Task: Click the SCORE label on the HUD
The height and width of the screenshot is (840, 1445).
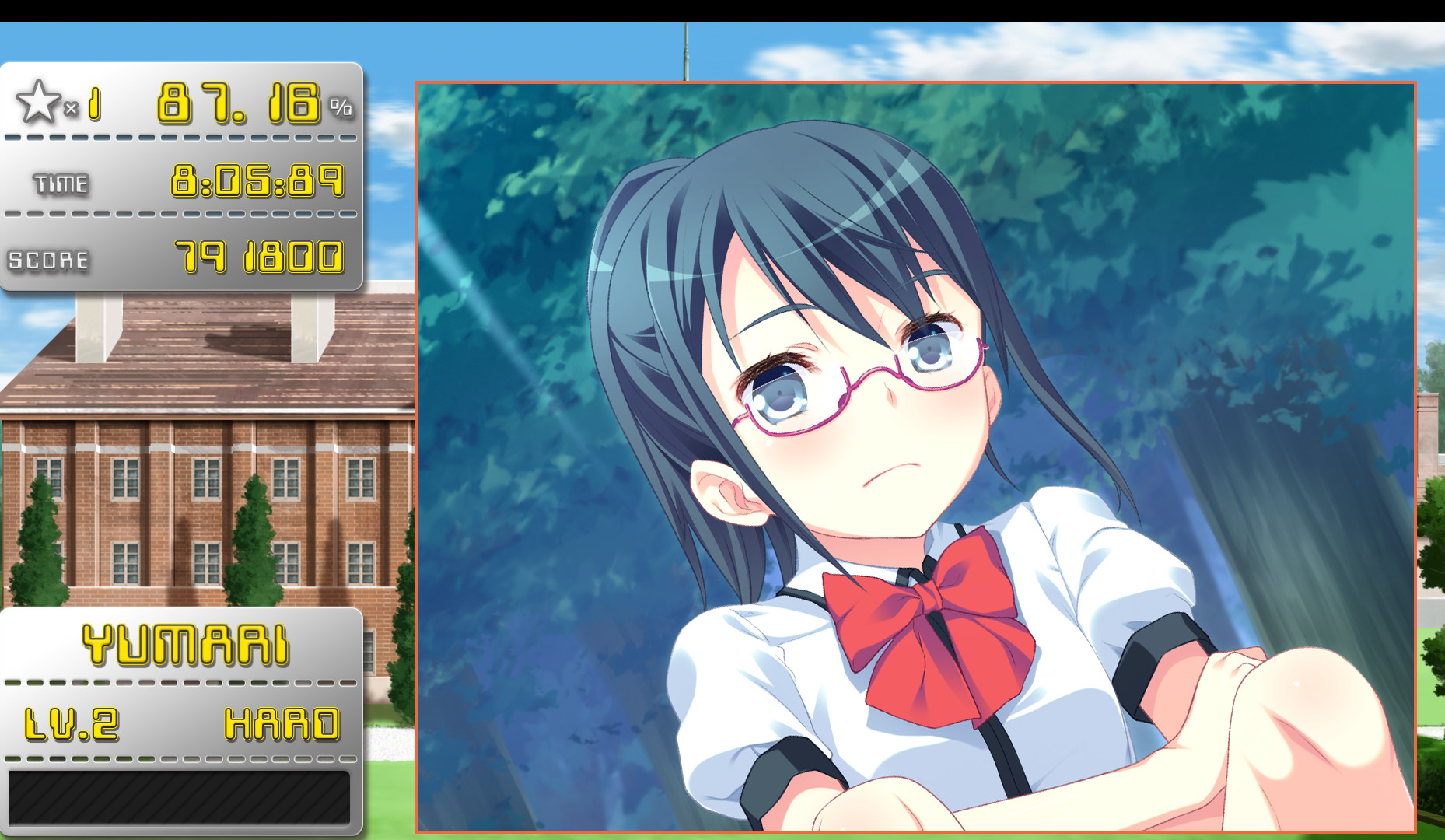Action: (51, 259)
